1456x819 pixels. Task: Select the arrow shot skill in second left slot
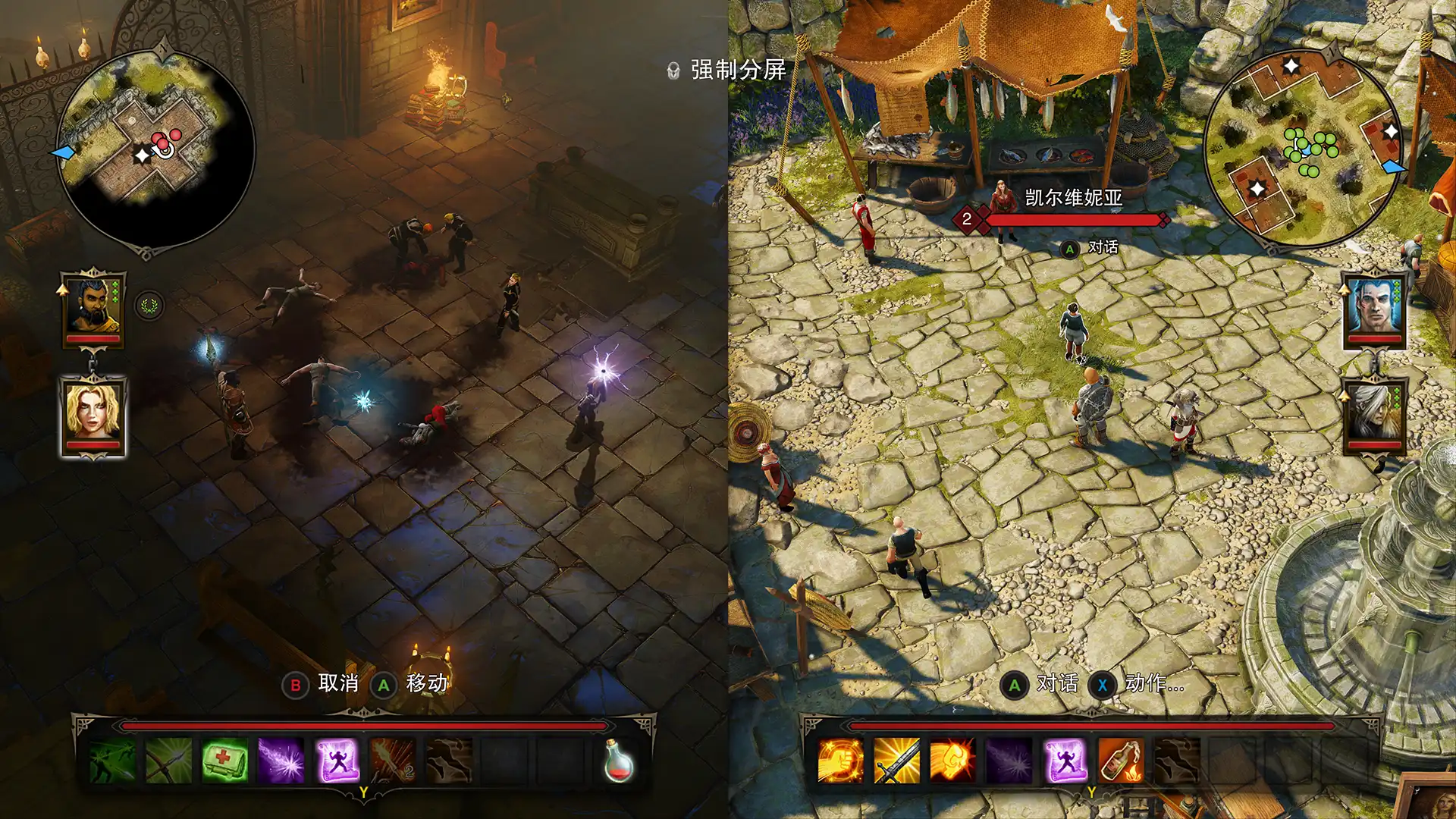pyautogui.click(x=168, y=762)
